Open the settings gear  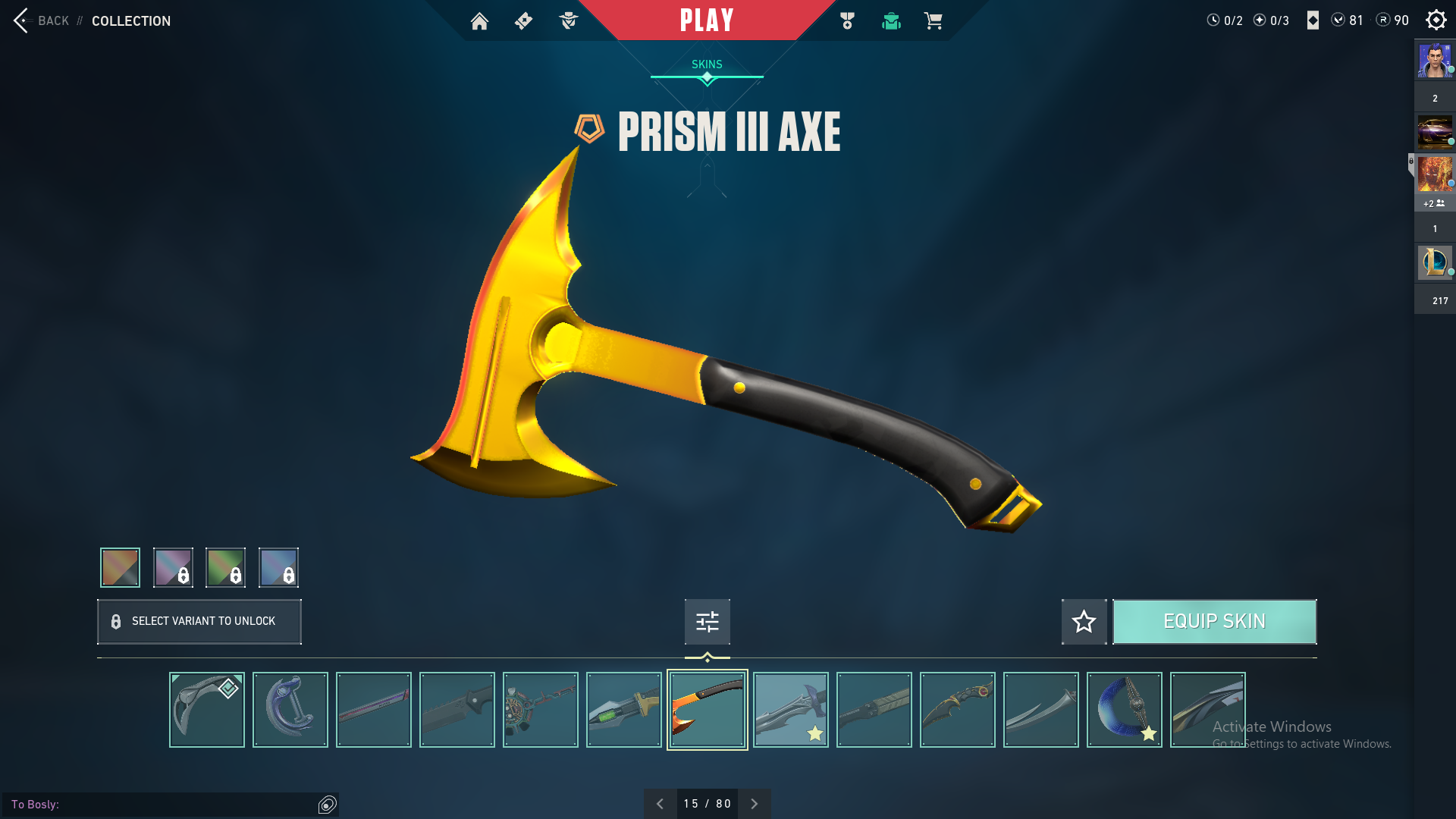pos(1436,20)
